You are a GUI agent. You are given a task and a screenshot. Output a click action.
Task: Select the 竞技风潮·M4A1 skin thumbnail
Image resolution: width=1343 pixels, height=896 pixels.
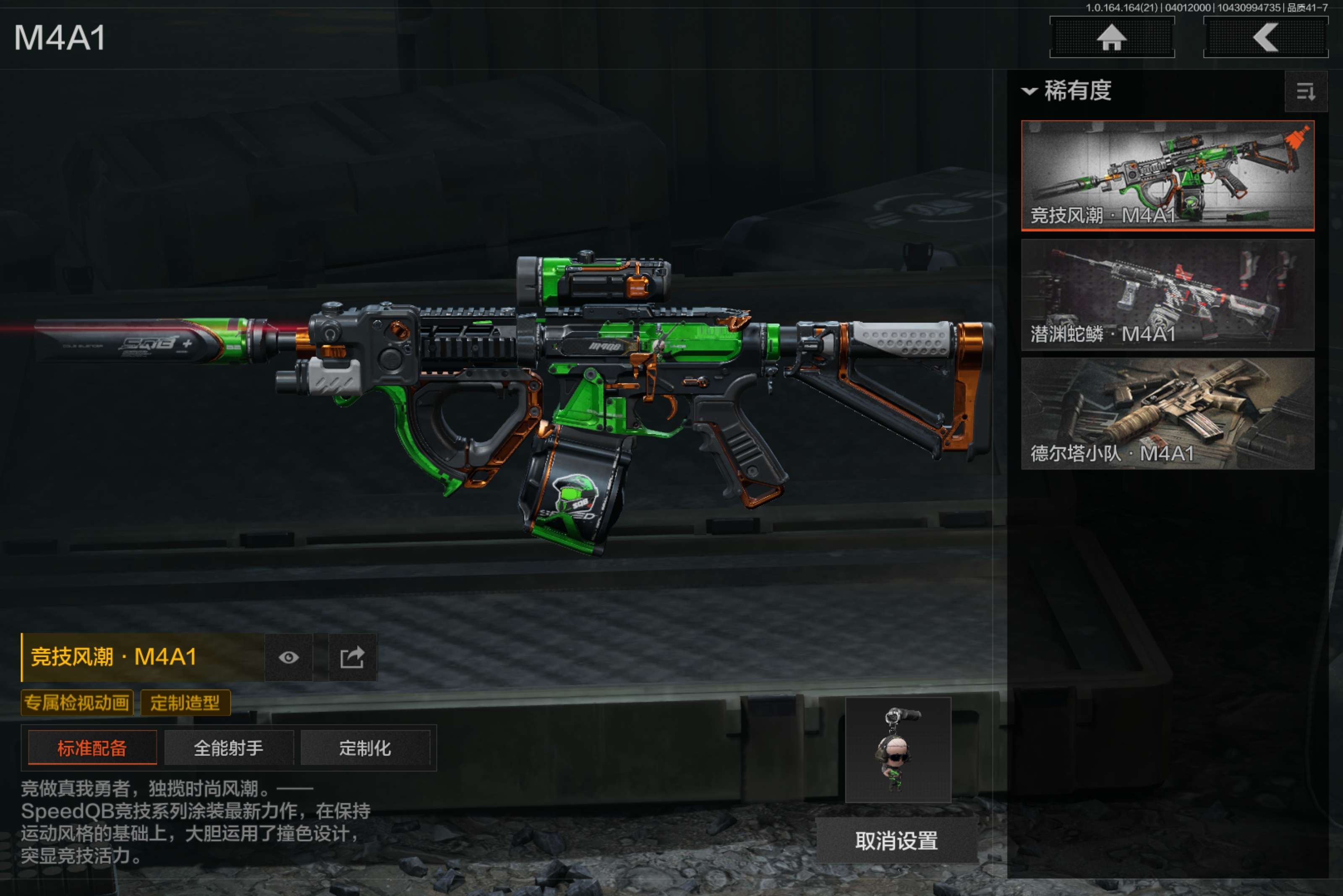point(1167,175)
